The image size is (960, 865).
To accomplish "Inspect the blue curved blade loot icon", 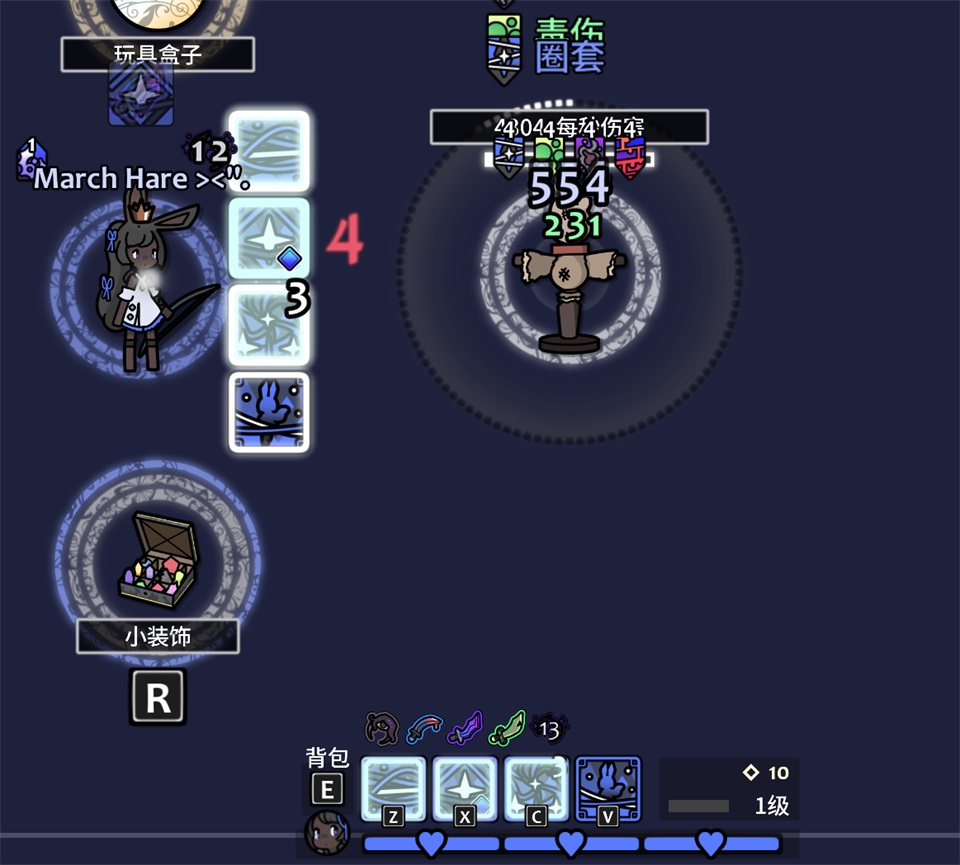I will (424, 728).
